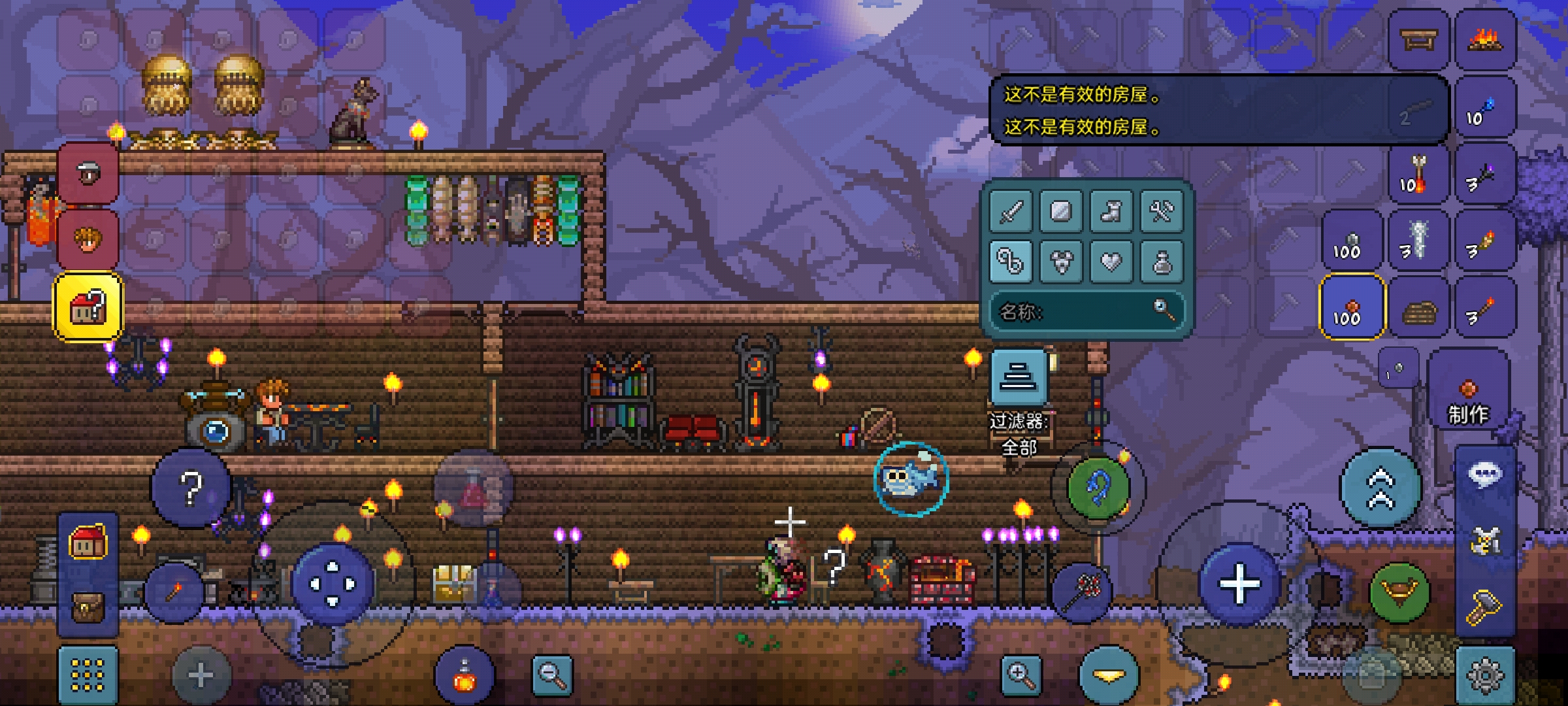This screenshot has height=706, width=1568.
Task: Tap the double-arrow jump button
Action: (x=1380, y=488)
